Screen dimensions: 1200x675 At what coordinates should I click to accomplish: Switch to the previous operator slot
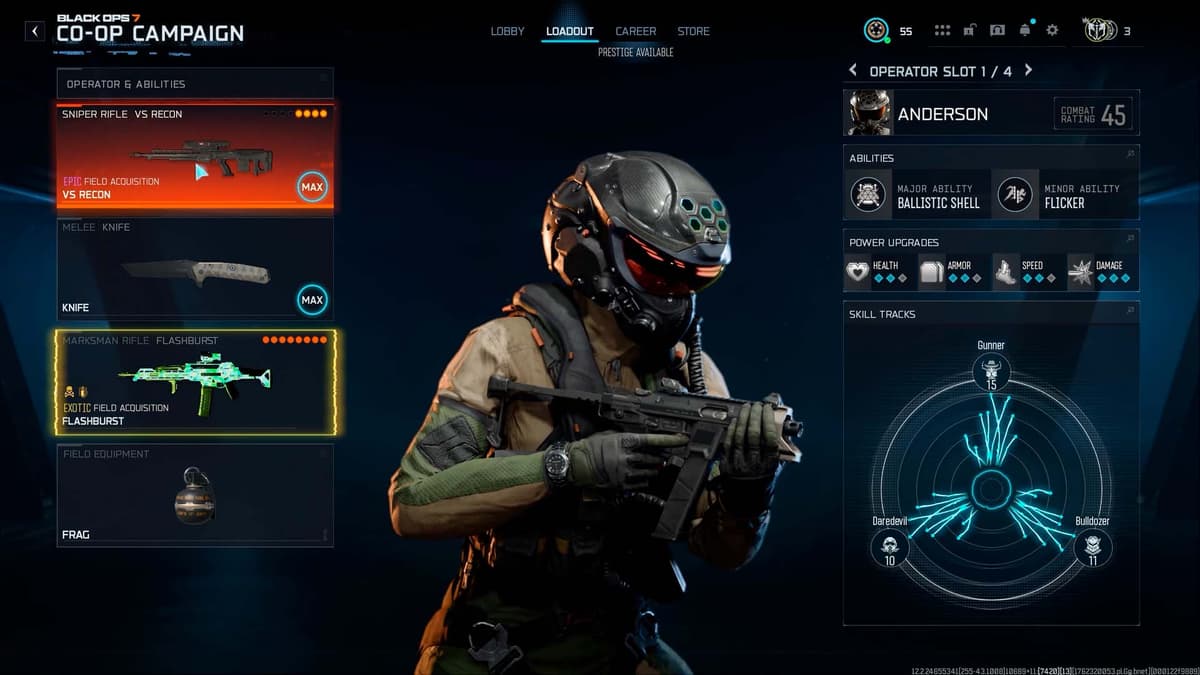(x=853, y=71)
